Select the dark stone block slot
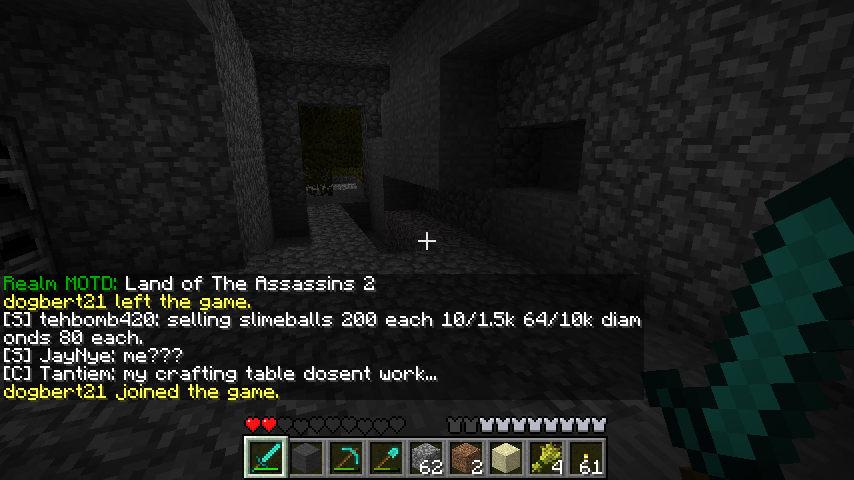This screenshot has height=480, width=854. click(x=307, y=459)
